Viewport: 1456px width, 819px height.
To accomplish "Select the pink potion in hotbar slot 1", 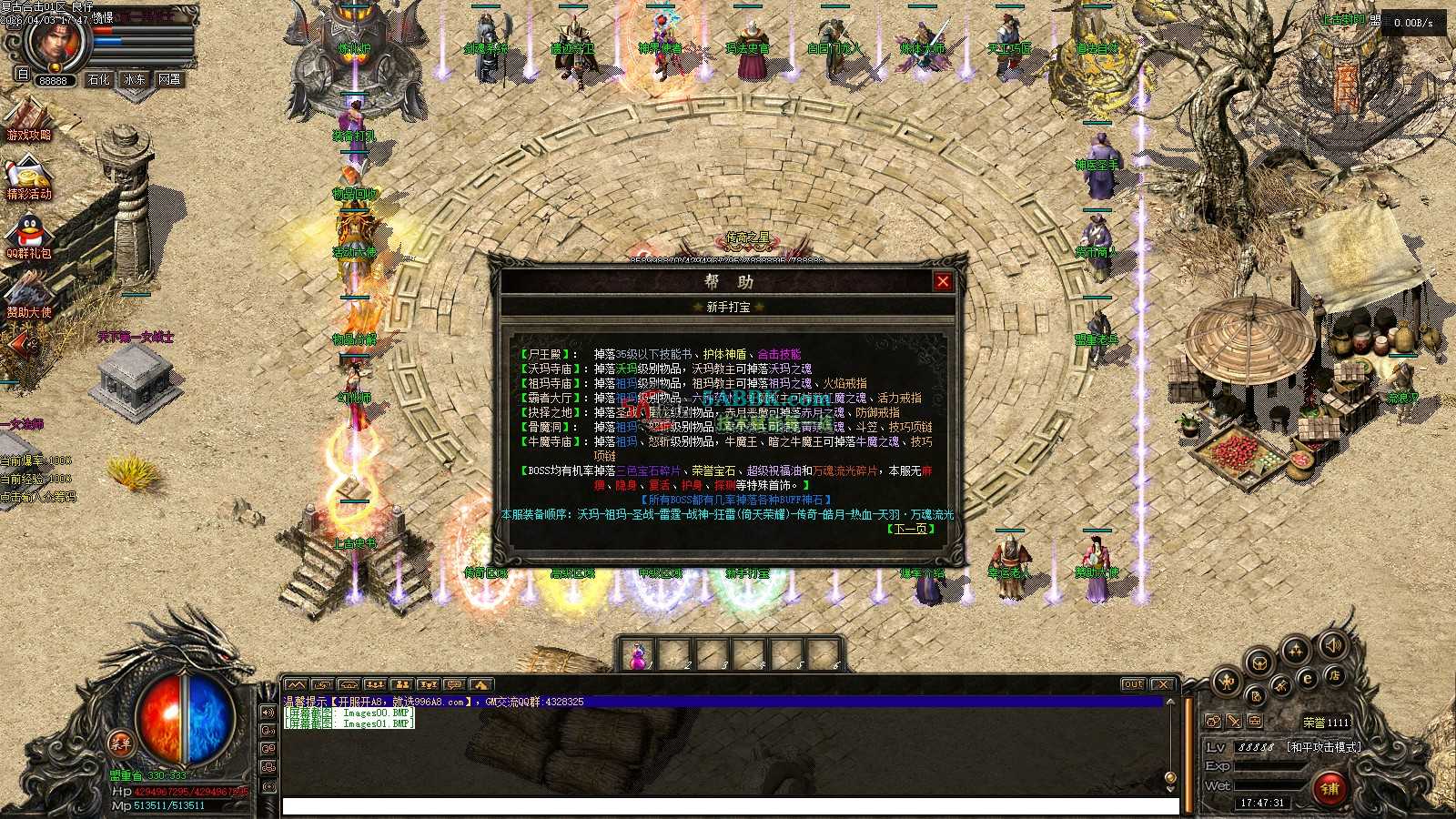I will pyautogui.click(x=638, y=655).
